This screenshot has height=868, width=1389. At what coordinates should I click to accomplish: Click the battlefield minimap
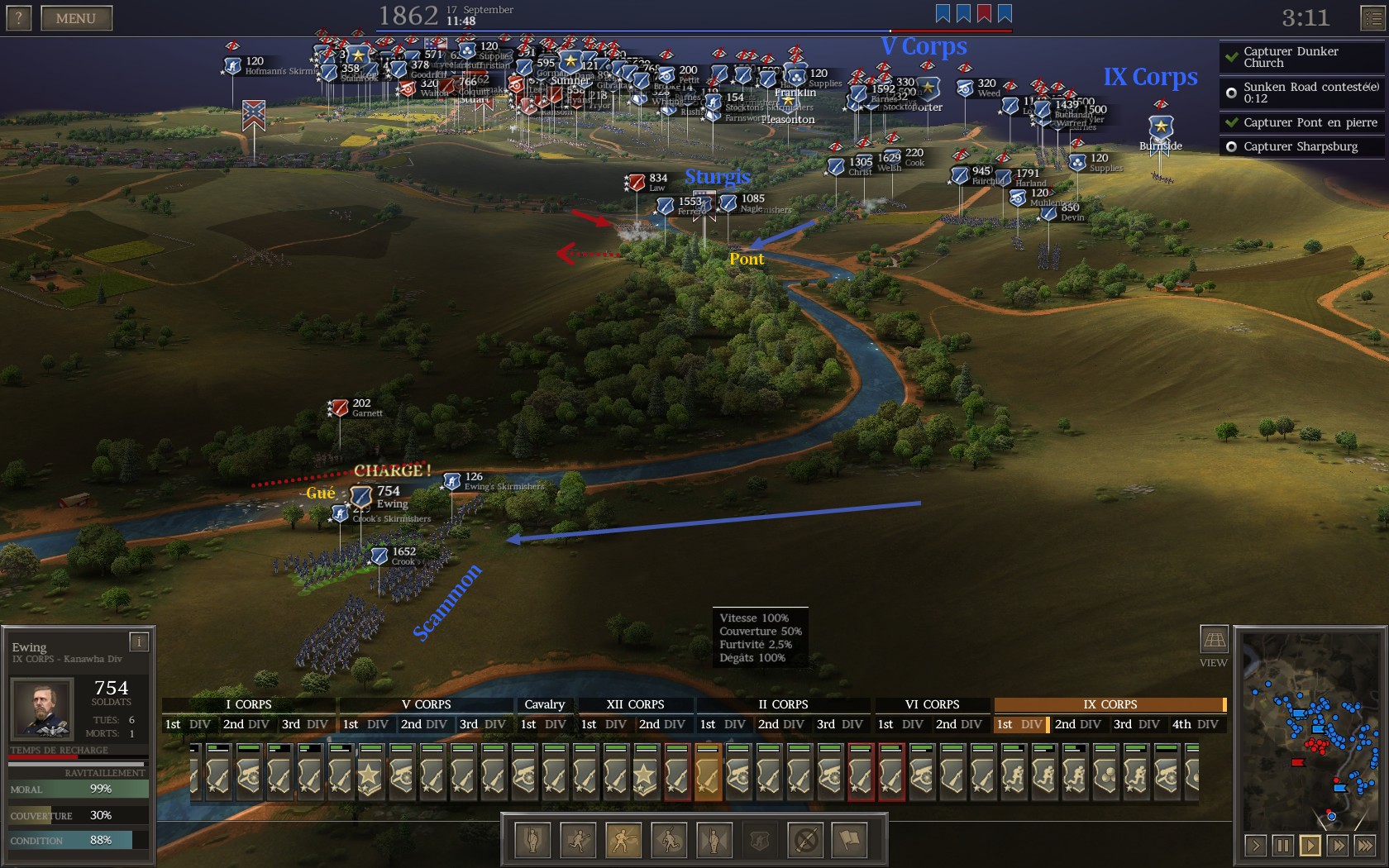pos(1311,732)
